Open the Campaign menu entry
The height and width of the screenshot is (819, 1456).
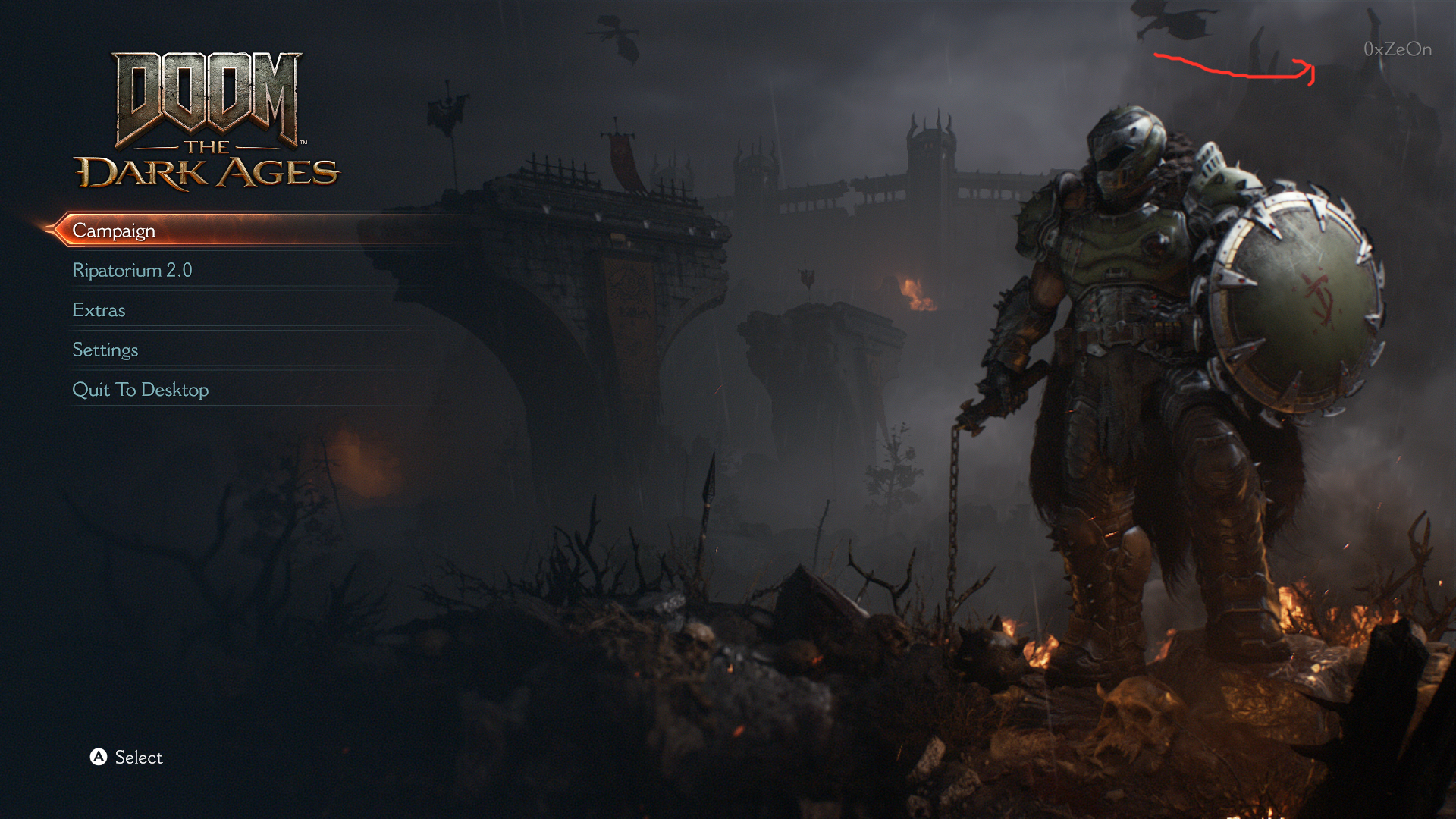(114, 231)
